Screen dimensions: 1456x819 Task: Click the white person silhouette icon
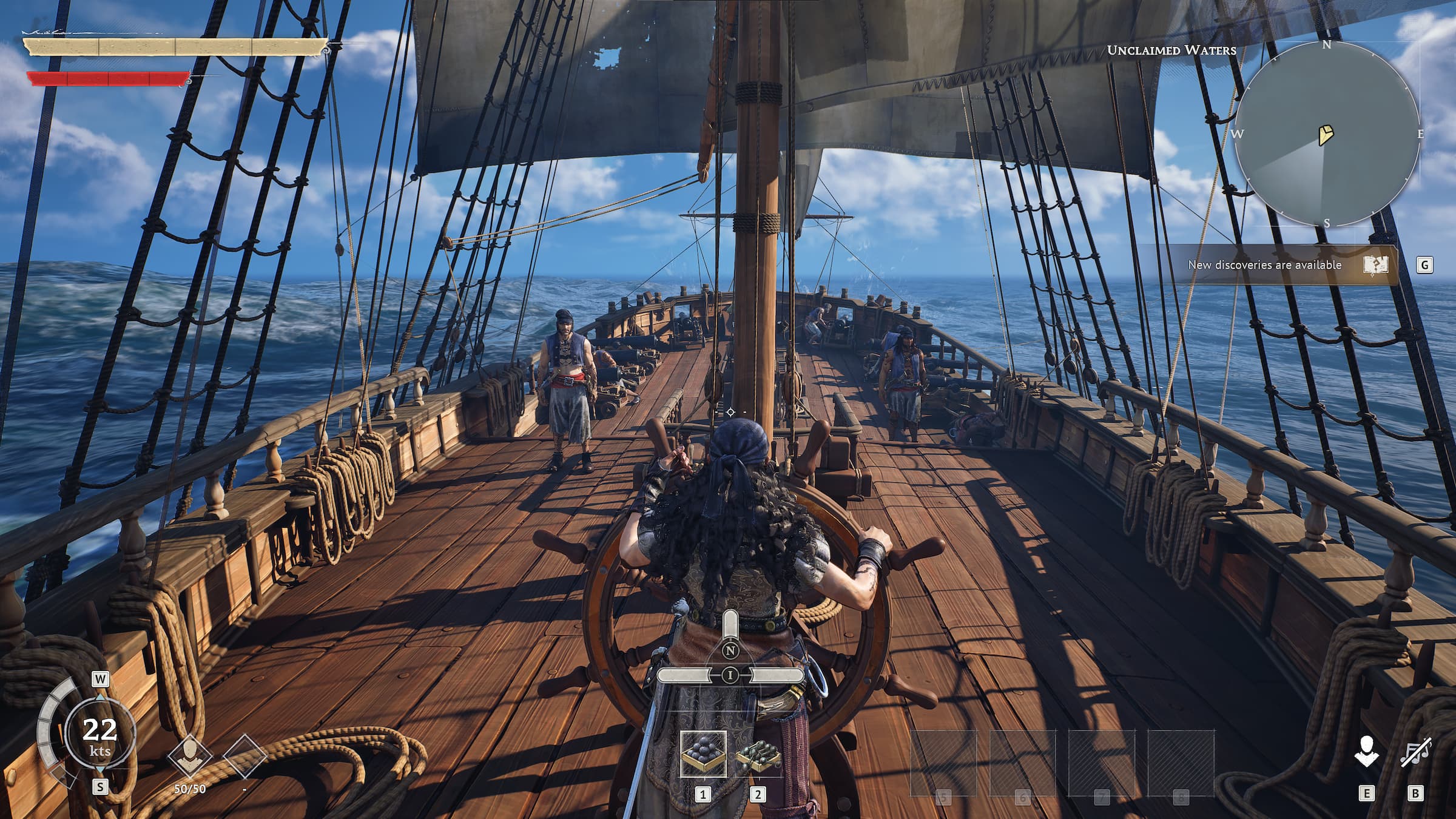tap(1366, 753)
